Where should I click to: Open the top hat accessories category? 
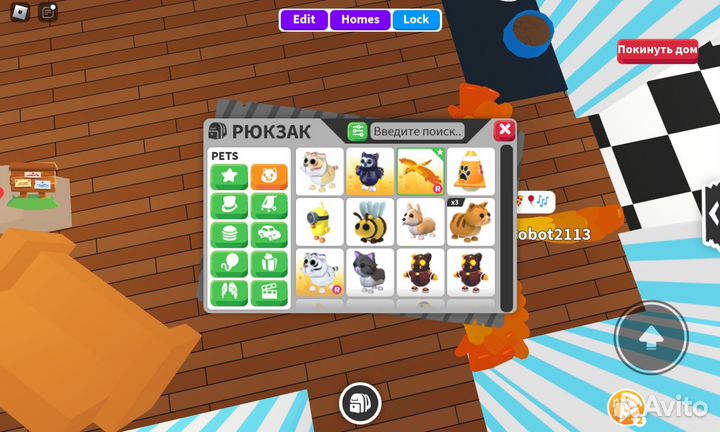[229, 206]
